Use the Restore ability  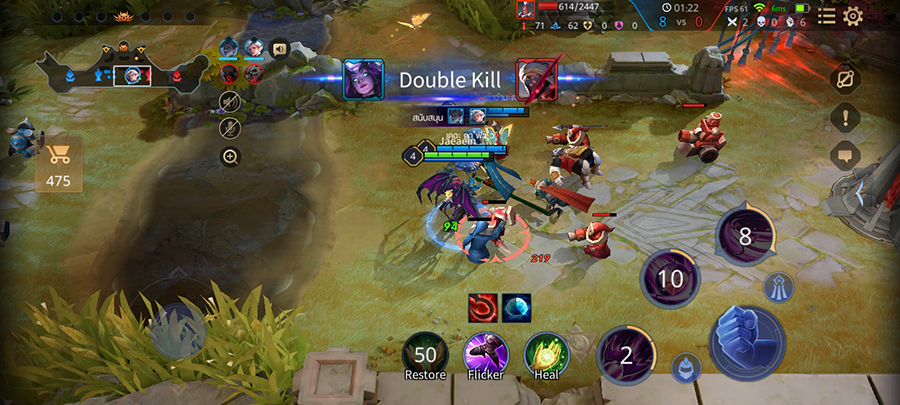425,356
